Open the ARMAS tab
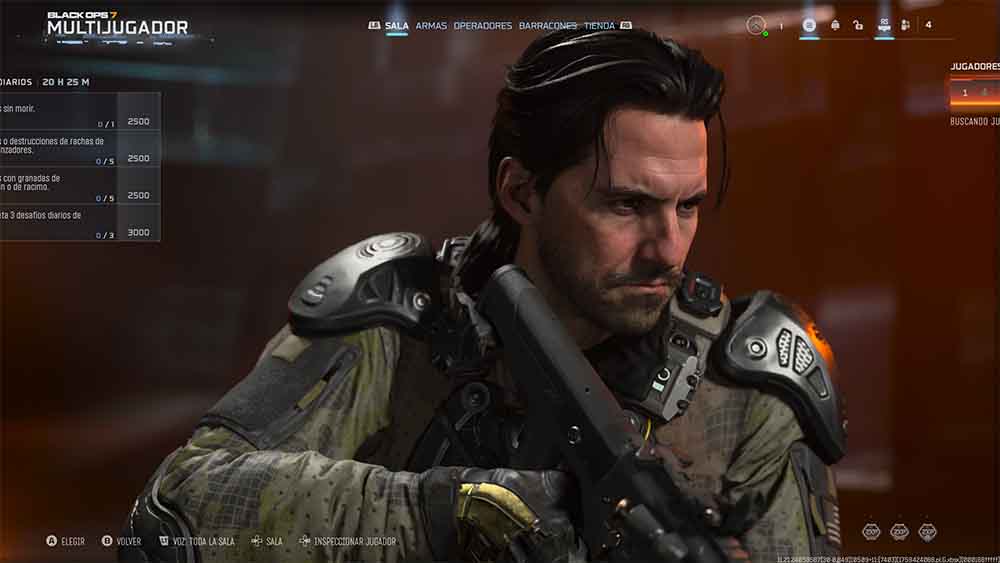This screenshot has height=563, width=1000. pyautogui.click(x=431, y=26)
